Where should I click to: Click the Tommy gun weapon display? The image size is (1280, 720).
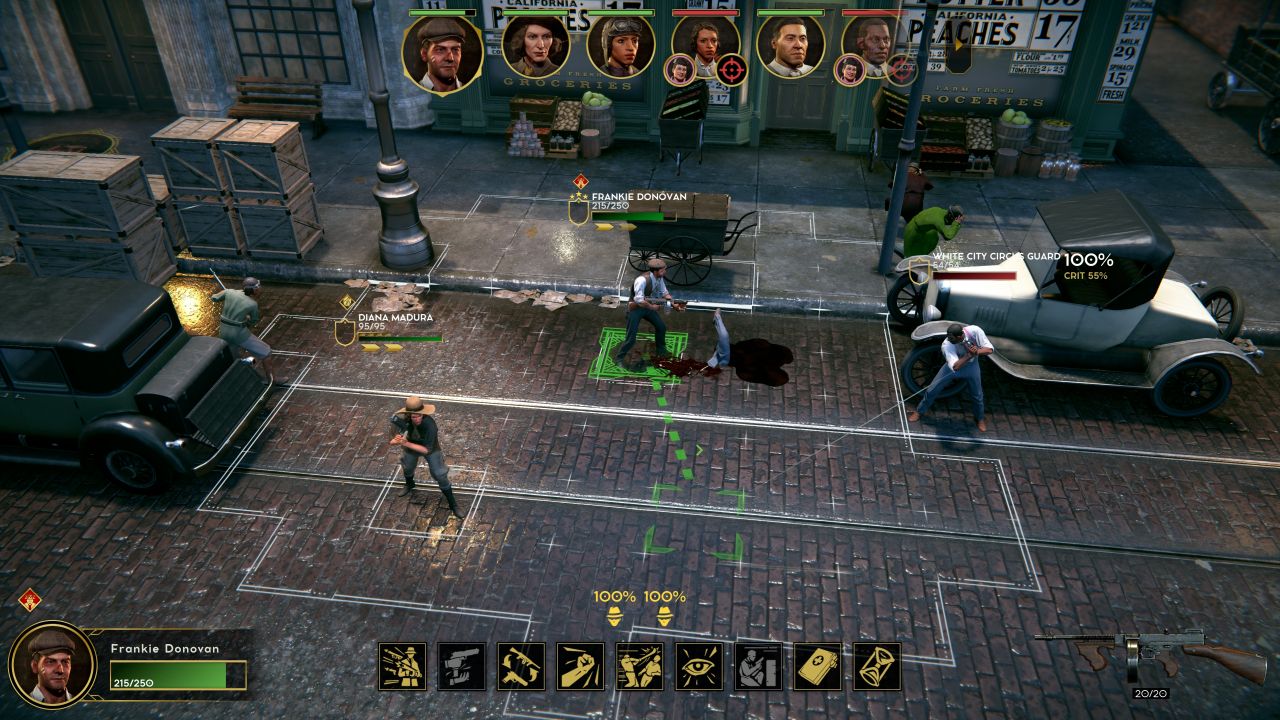[x=1150, y=654]
